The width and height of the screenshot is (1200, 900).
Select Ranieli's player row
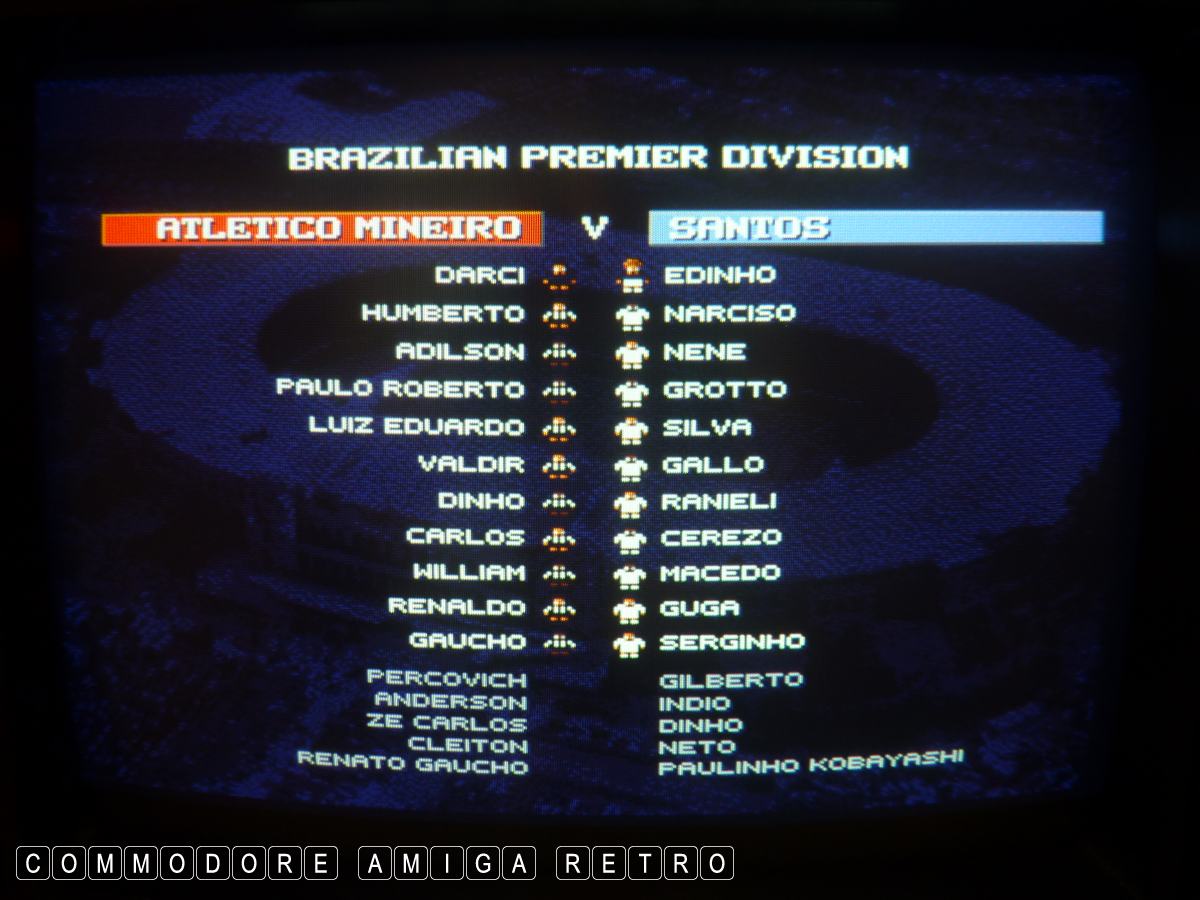tap(718, 501)
